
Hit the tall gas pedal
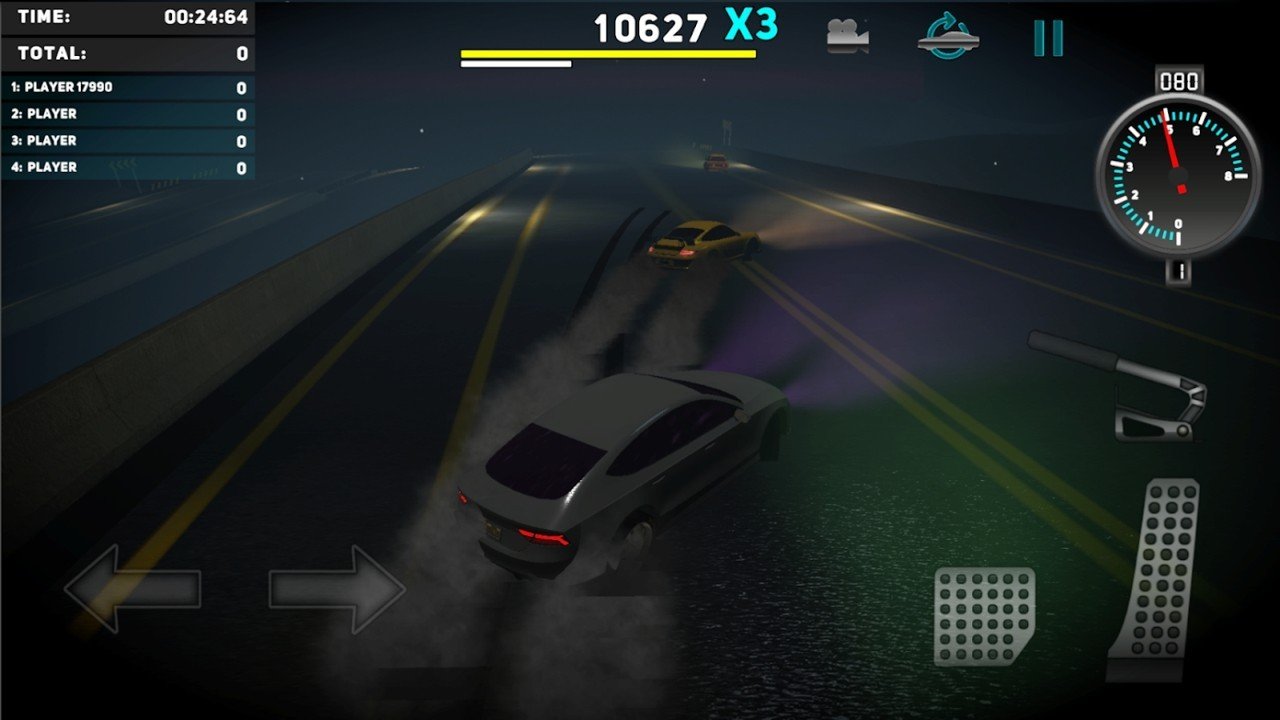coord(1157,580)
